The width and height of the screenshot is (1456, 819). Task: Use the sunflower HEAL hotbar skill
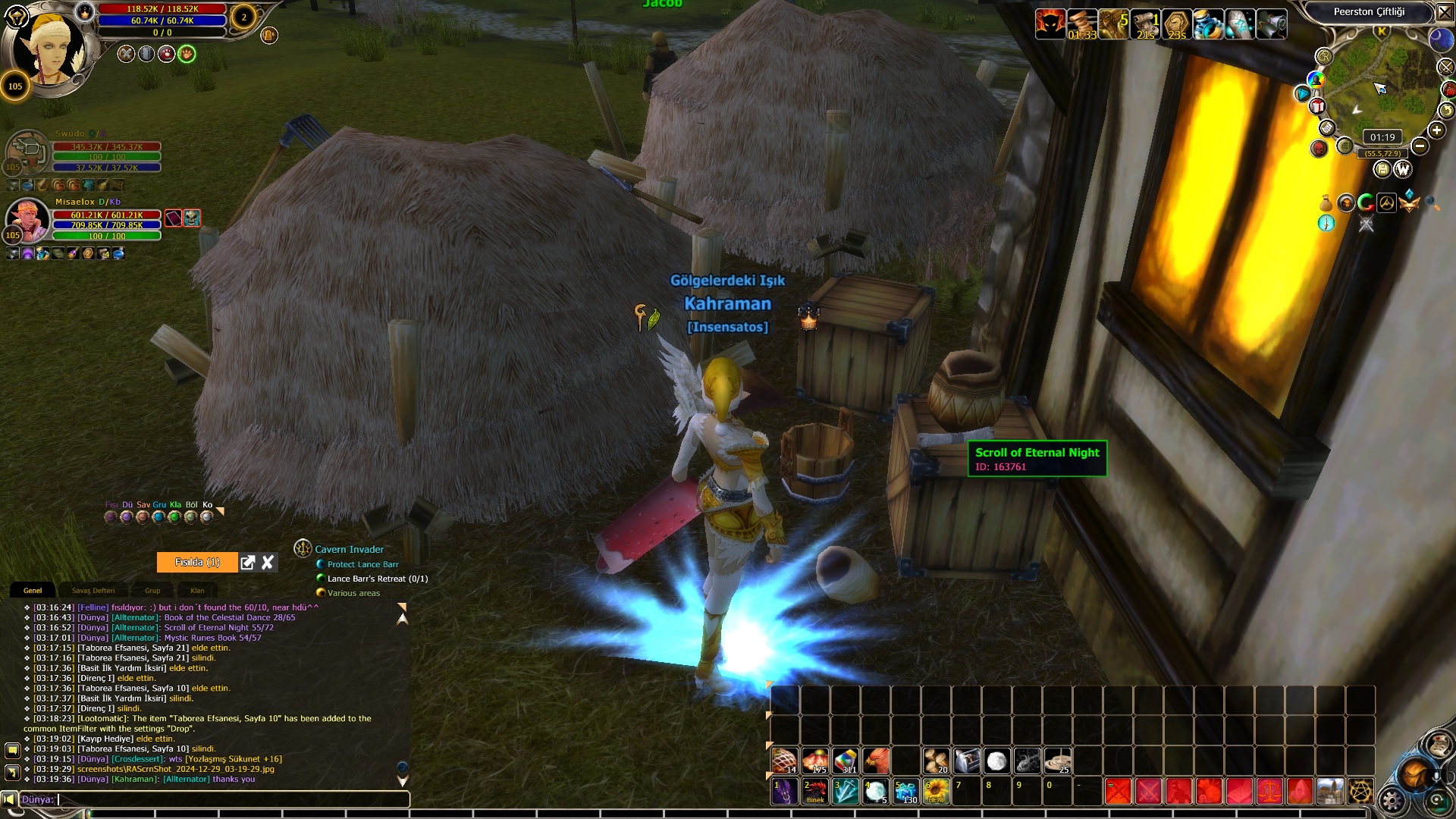(x=937, y=791)
